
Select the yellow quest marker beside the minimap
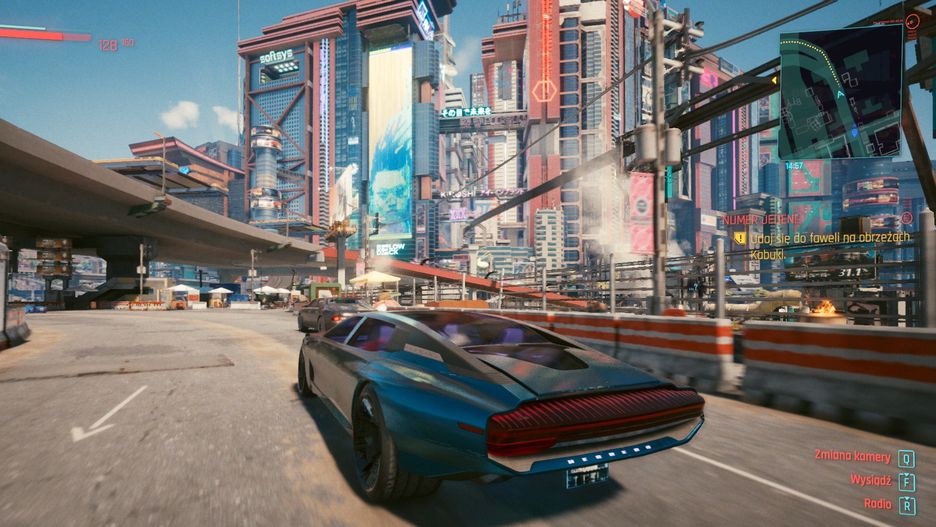click(x=774, y=78)
